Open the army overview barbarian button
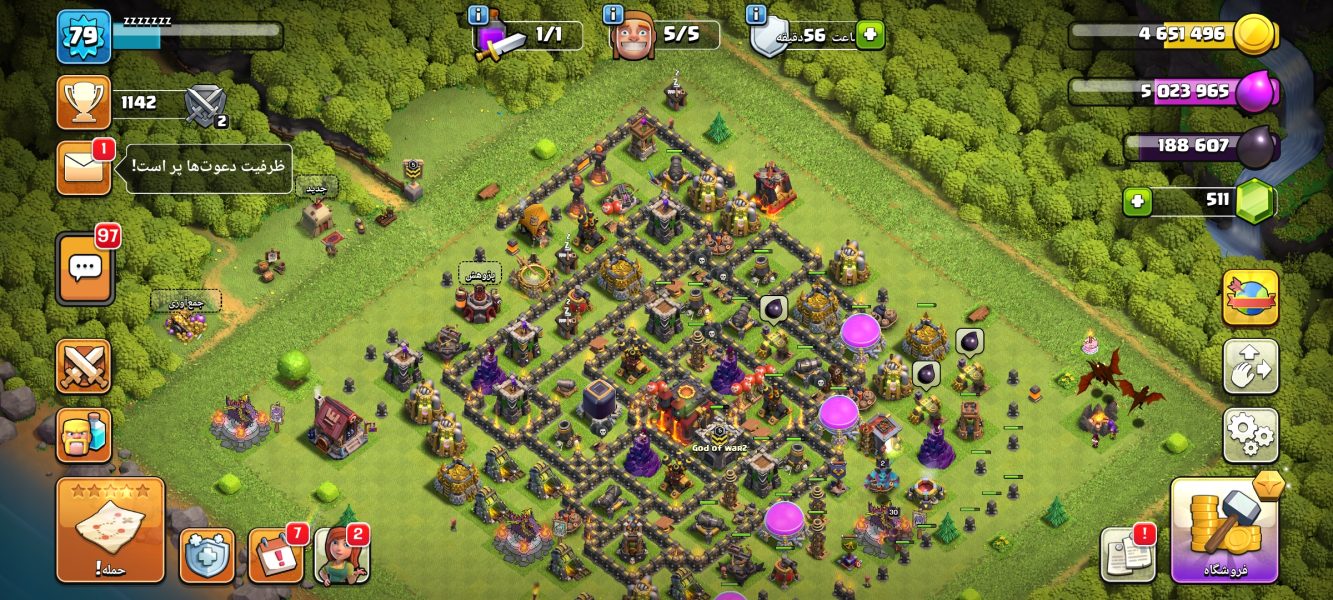The width and height of the screenshot is (1333, 600). tap(83, 435)
